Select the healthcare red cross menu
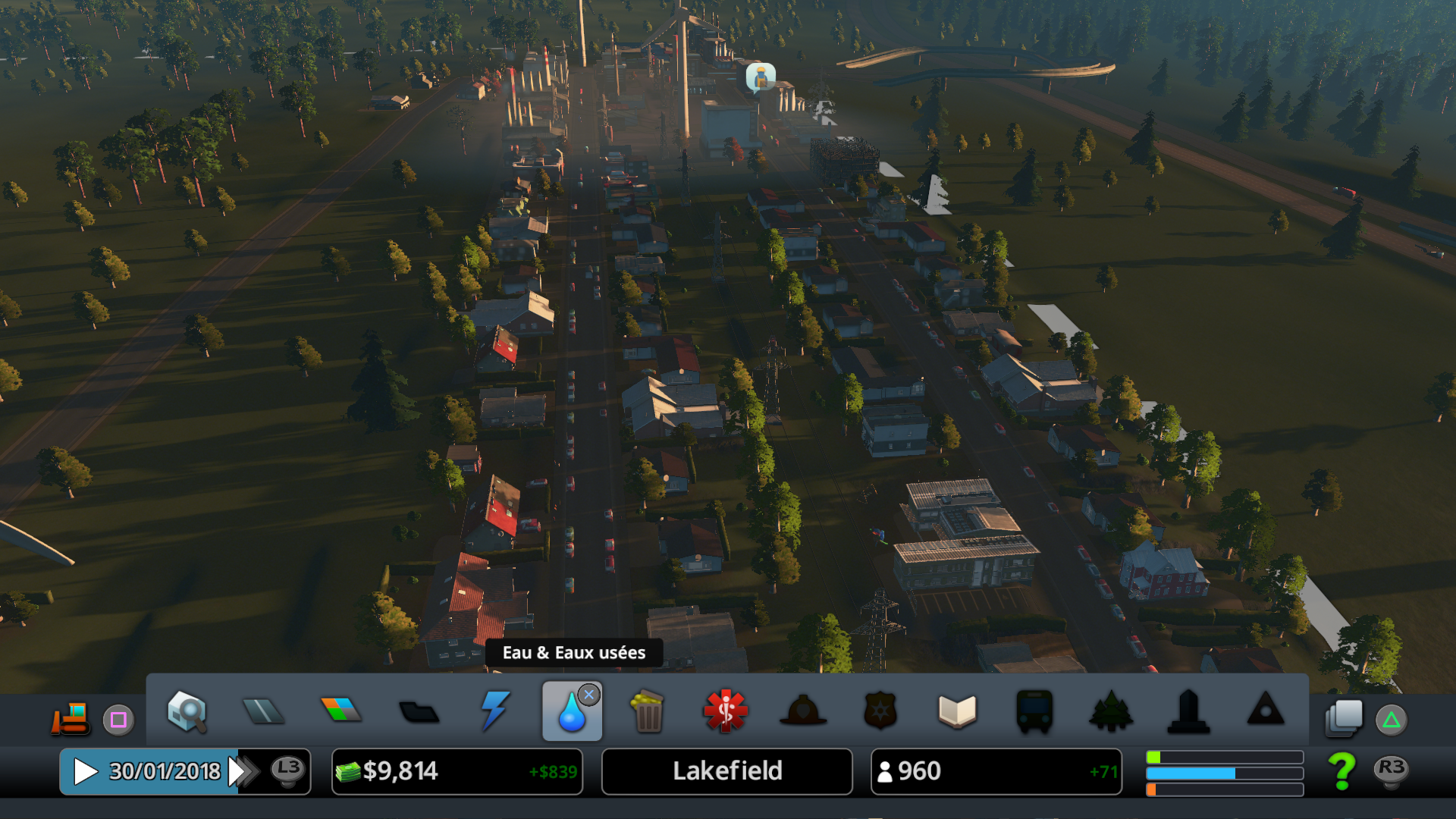The width and height of the screenshot is (1456, 819). tap(726, 711)
